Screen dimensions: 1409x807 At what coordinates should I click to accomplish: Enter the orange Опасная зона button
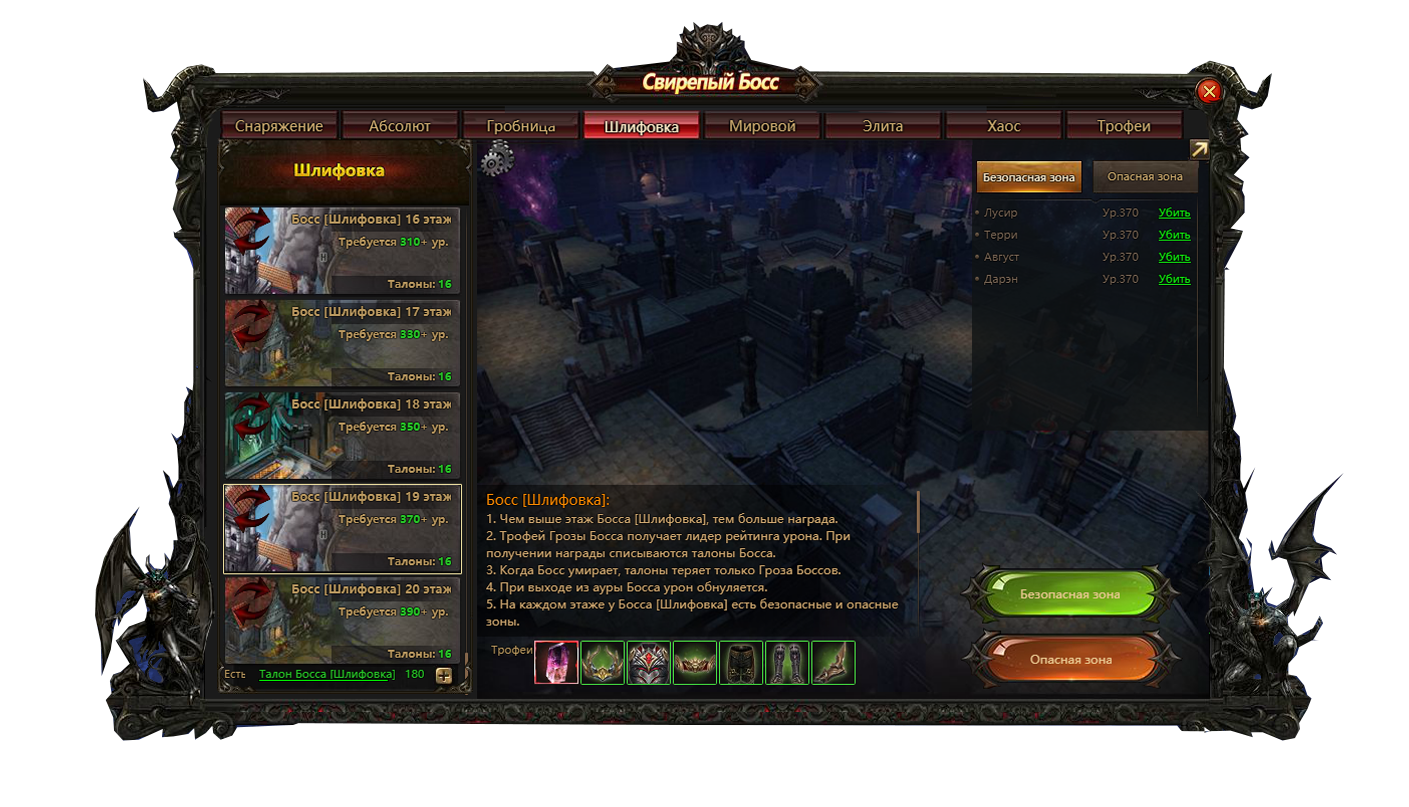[x=1069, y=660]
